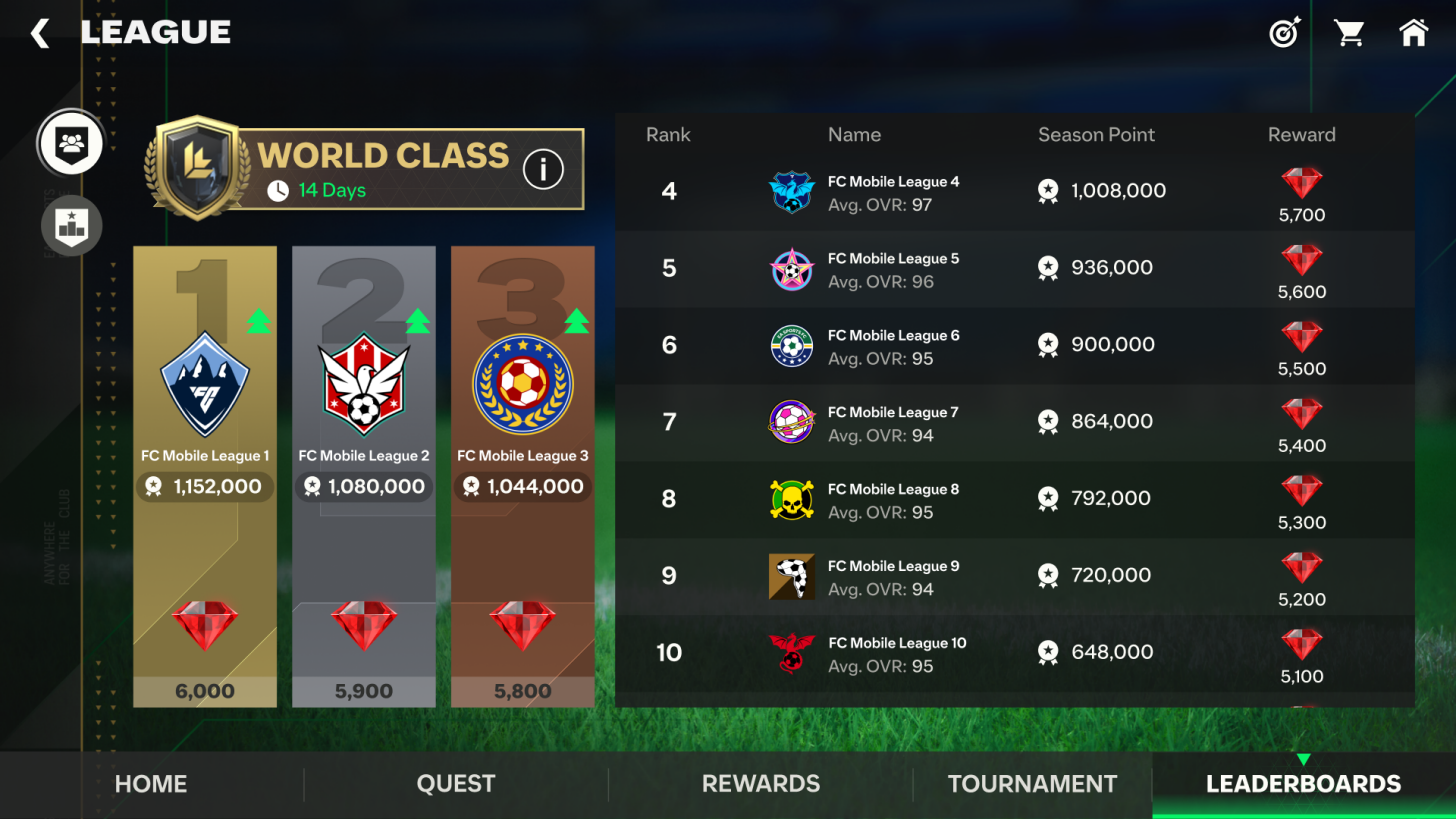This screenshot has width=1456, height=819.
Task: Select FC Mobile League 2's eagle crest
Action: pyautogui.click(x=363, y=383)
